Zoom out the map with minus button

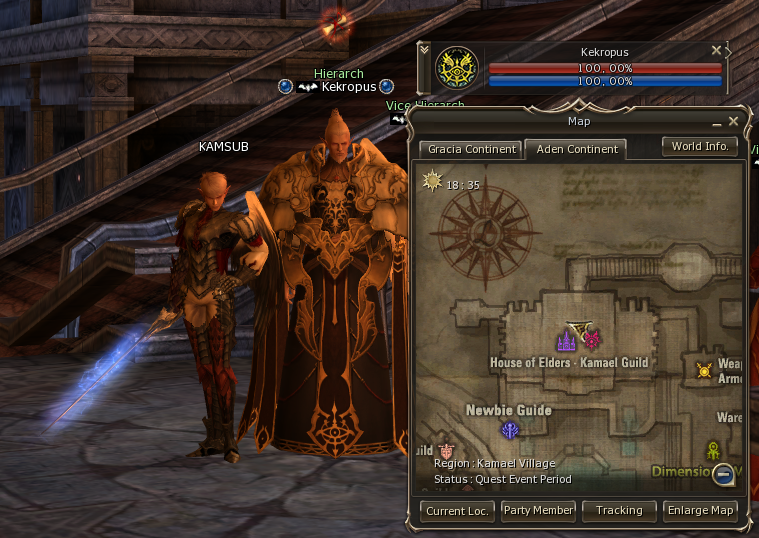[724, 474]
